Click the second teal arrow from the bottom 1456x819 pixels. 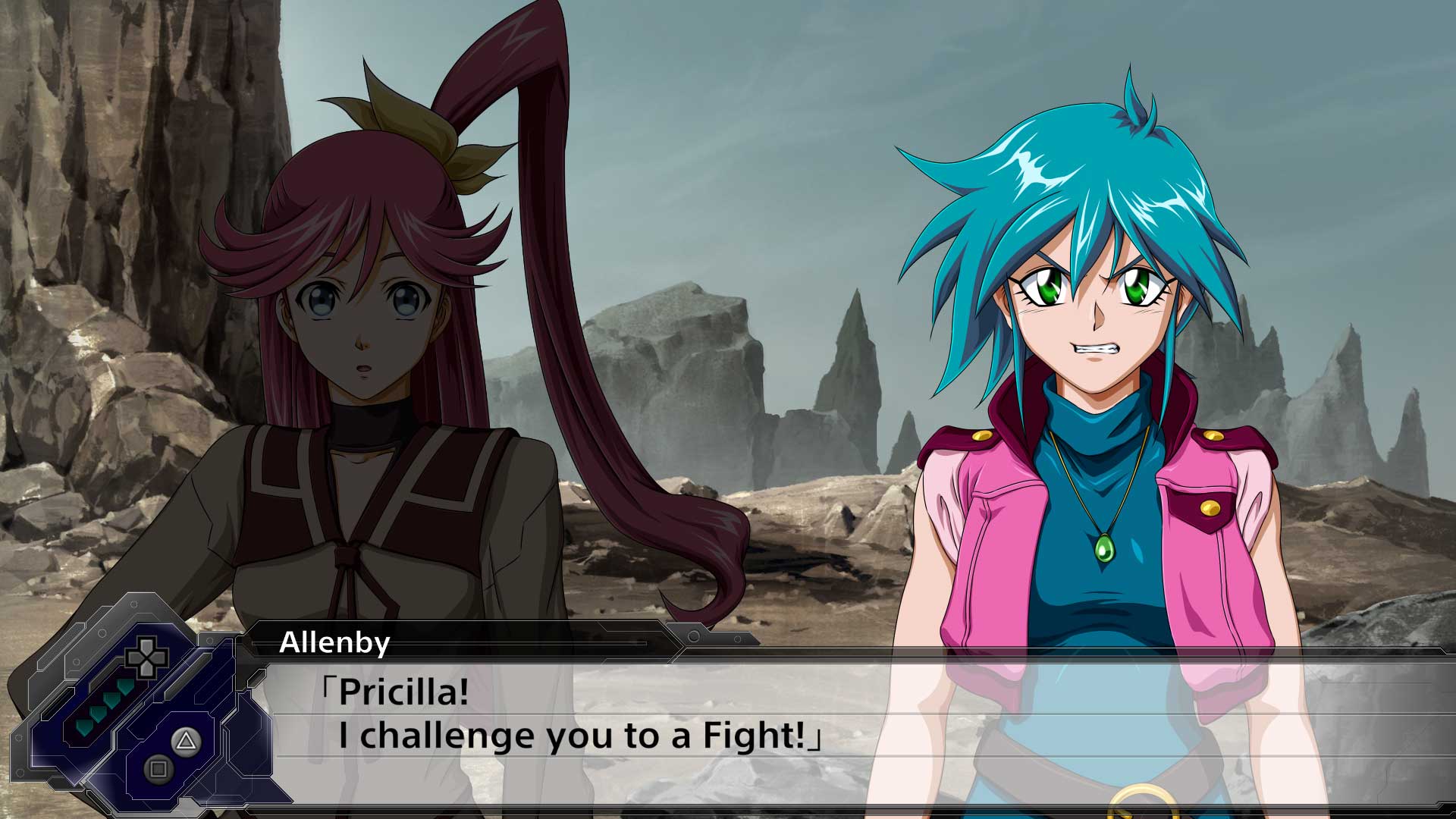tap(98, 714)
